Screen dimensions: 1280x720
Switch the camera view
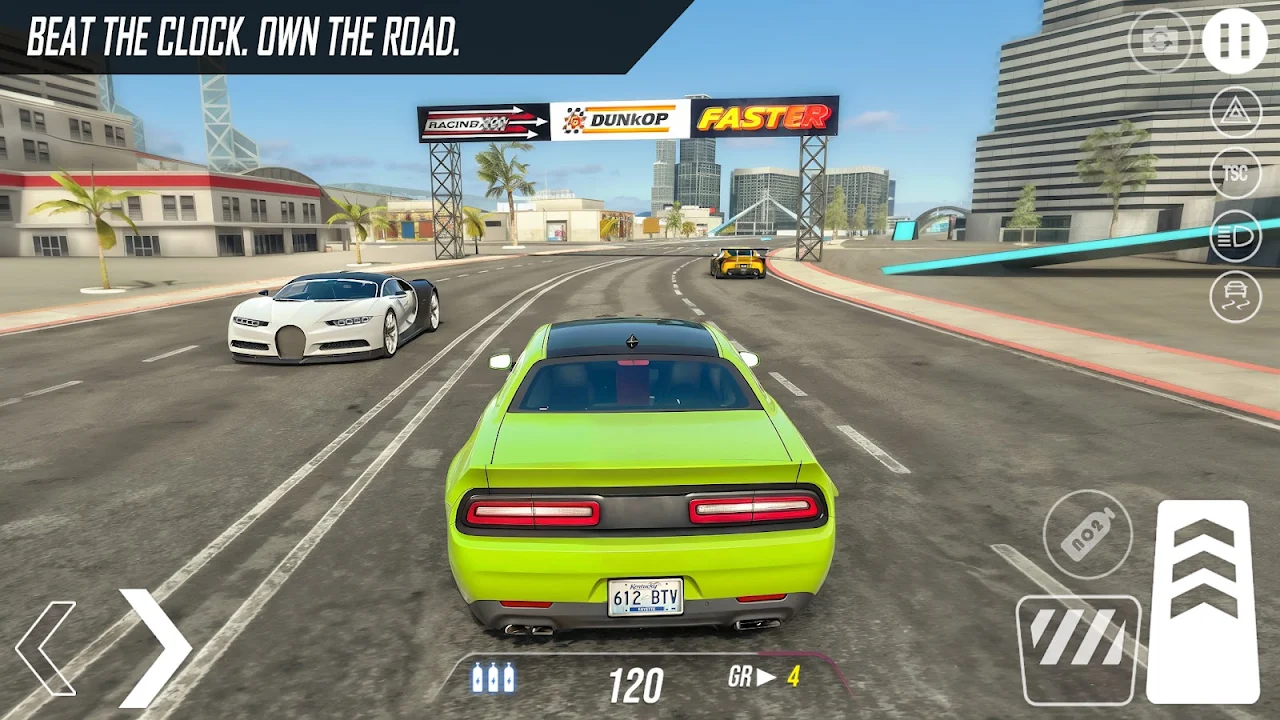tap(1160, 41)
